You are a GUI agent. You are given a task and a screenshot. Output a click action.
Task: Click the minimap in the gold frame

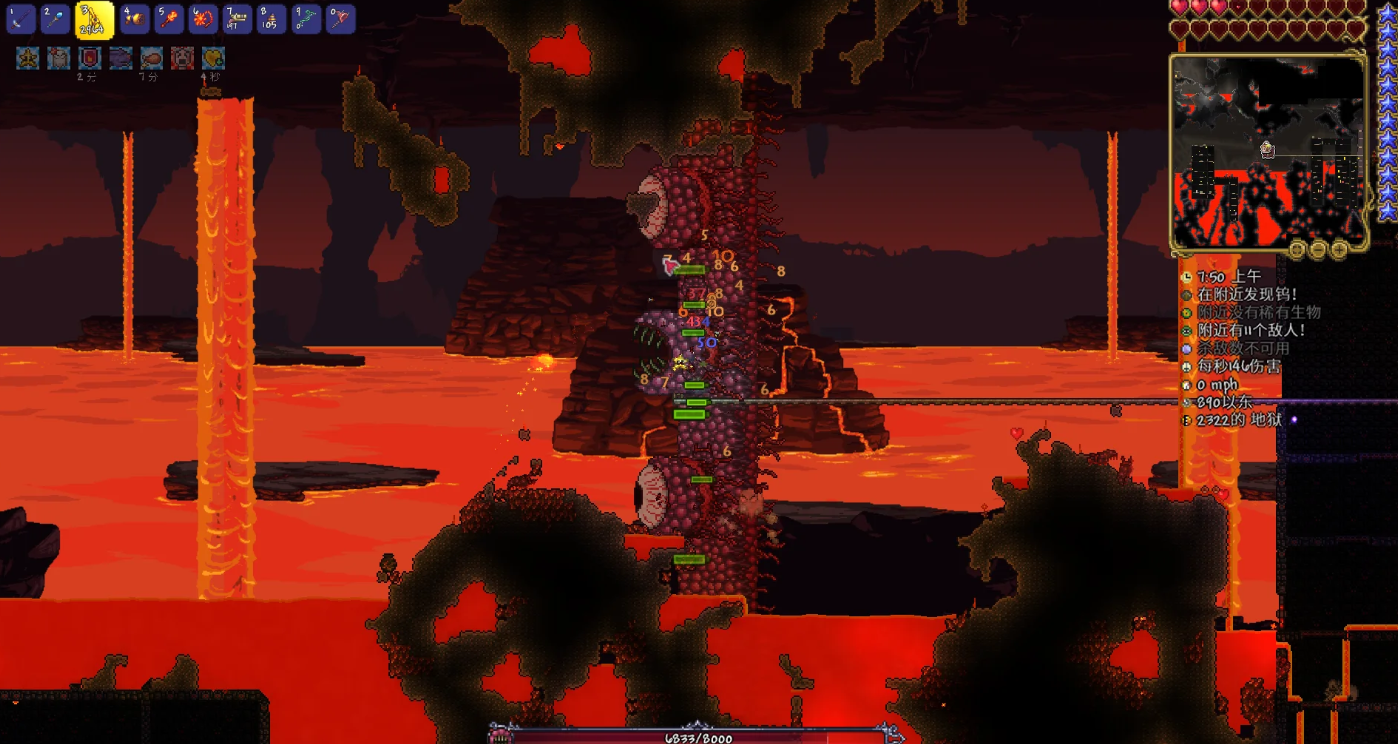(1267, 150)
